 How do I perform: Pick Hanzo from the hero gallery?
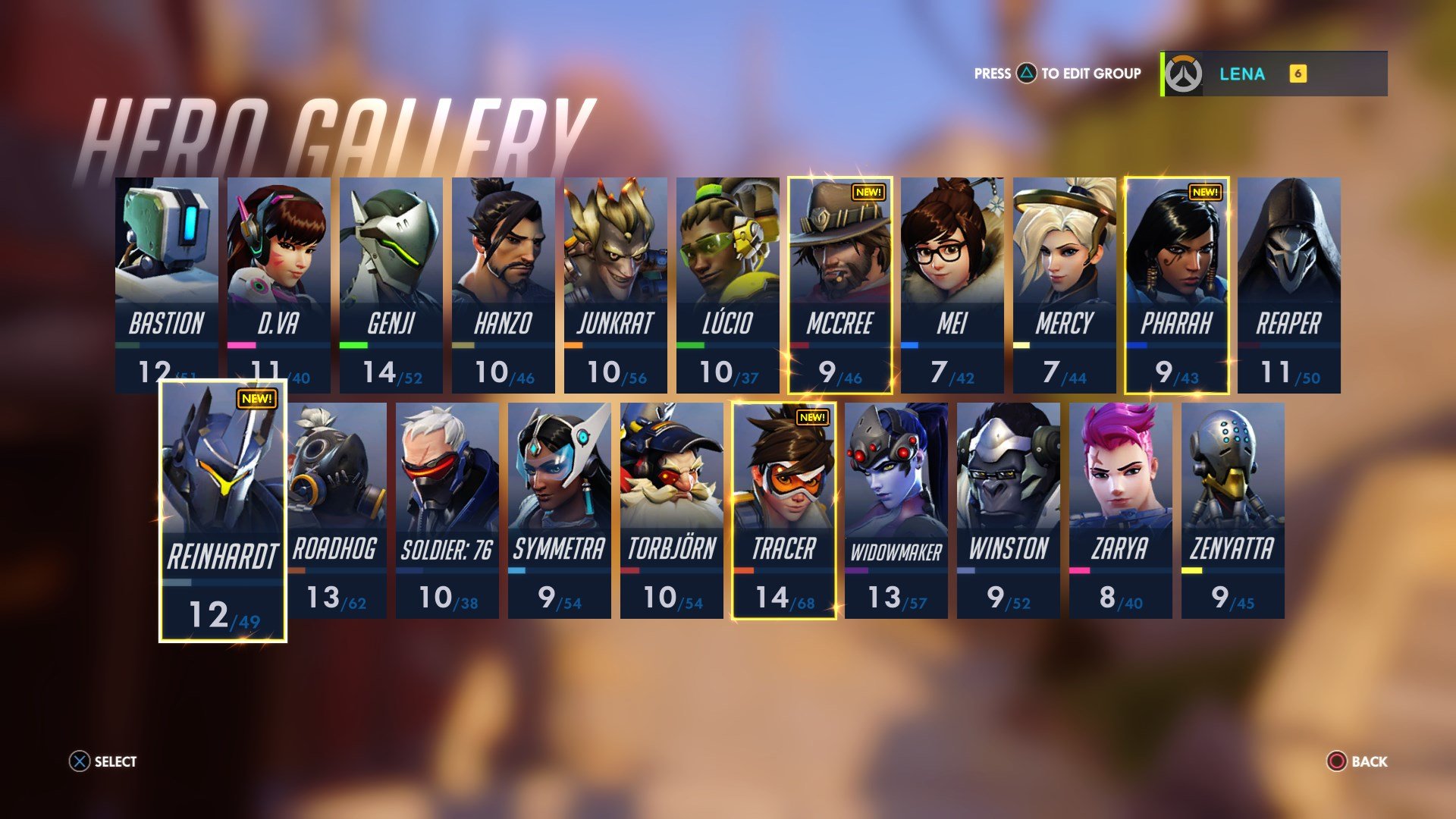click(503, 284)
